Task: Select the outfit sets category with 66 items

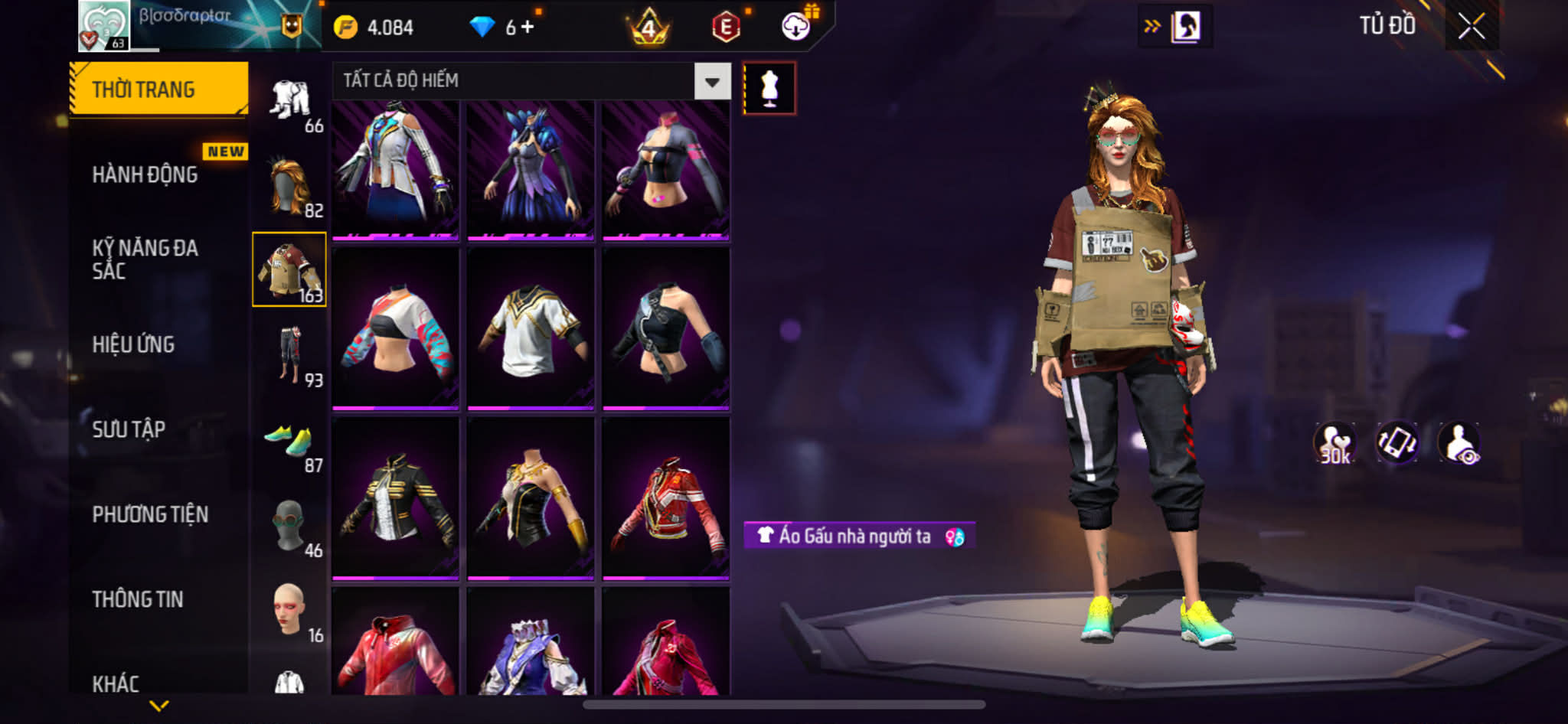Action: point(290,103)
